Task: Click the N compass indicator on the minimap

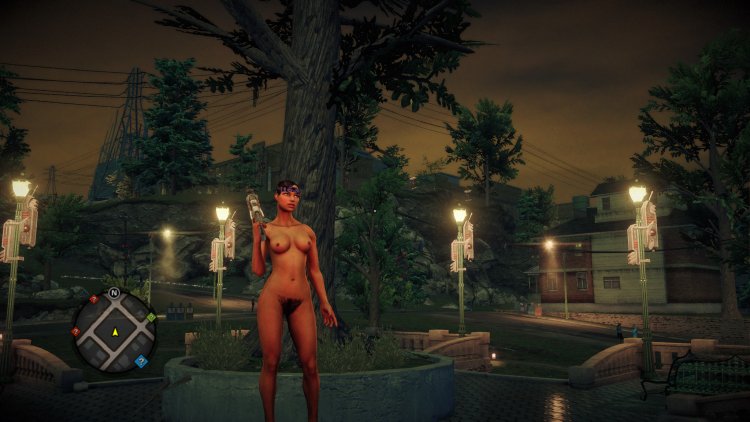Action: (x=114, y=294)
